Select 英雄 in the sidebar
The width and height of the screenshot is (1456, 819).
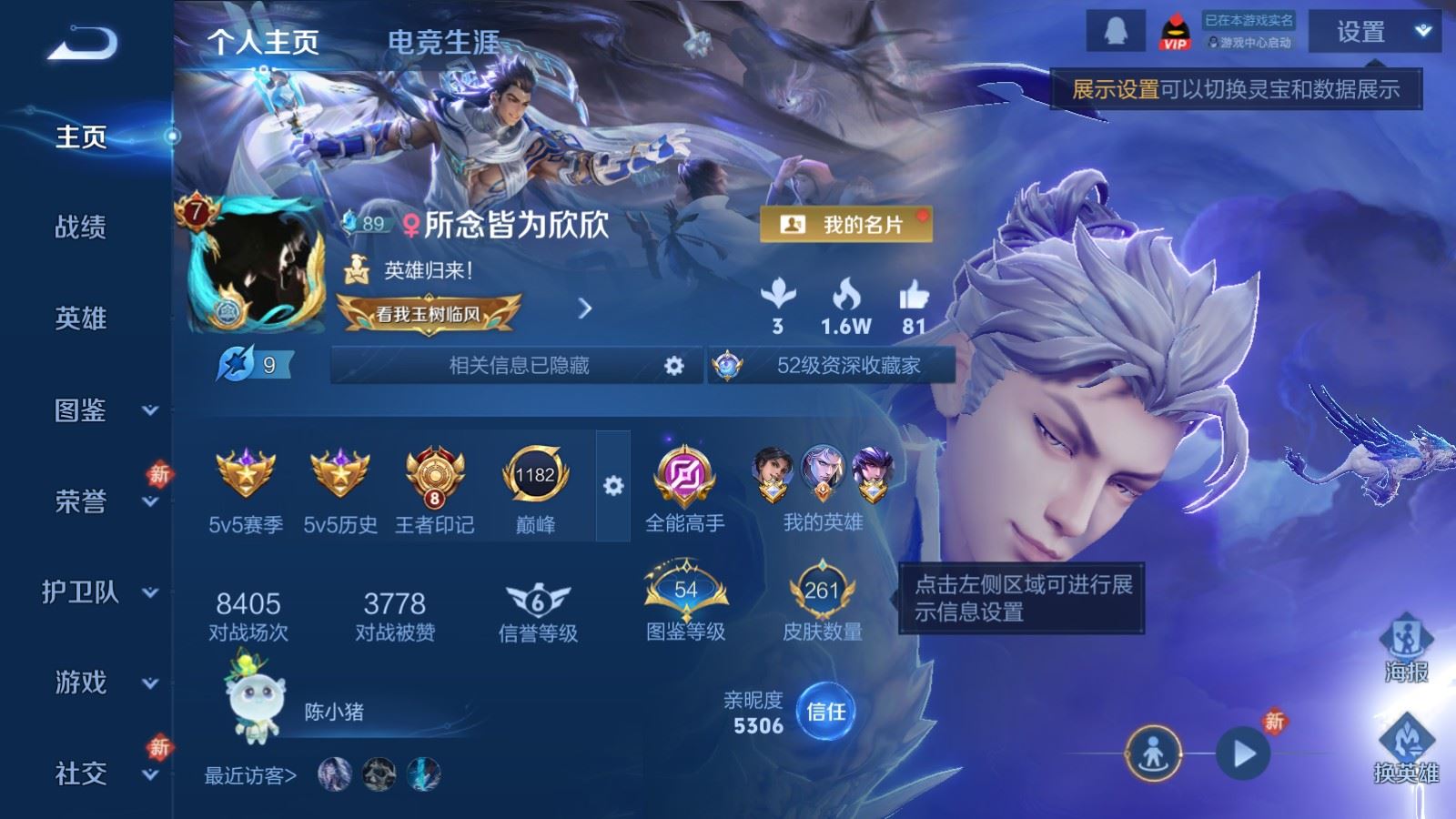point(81,318)
